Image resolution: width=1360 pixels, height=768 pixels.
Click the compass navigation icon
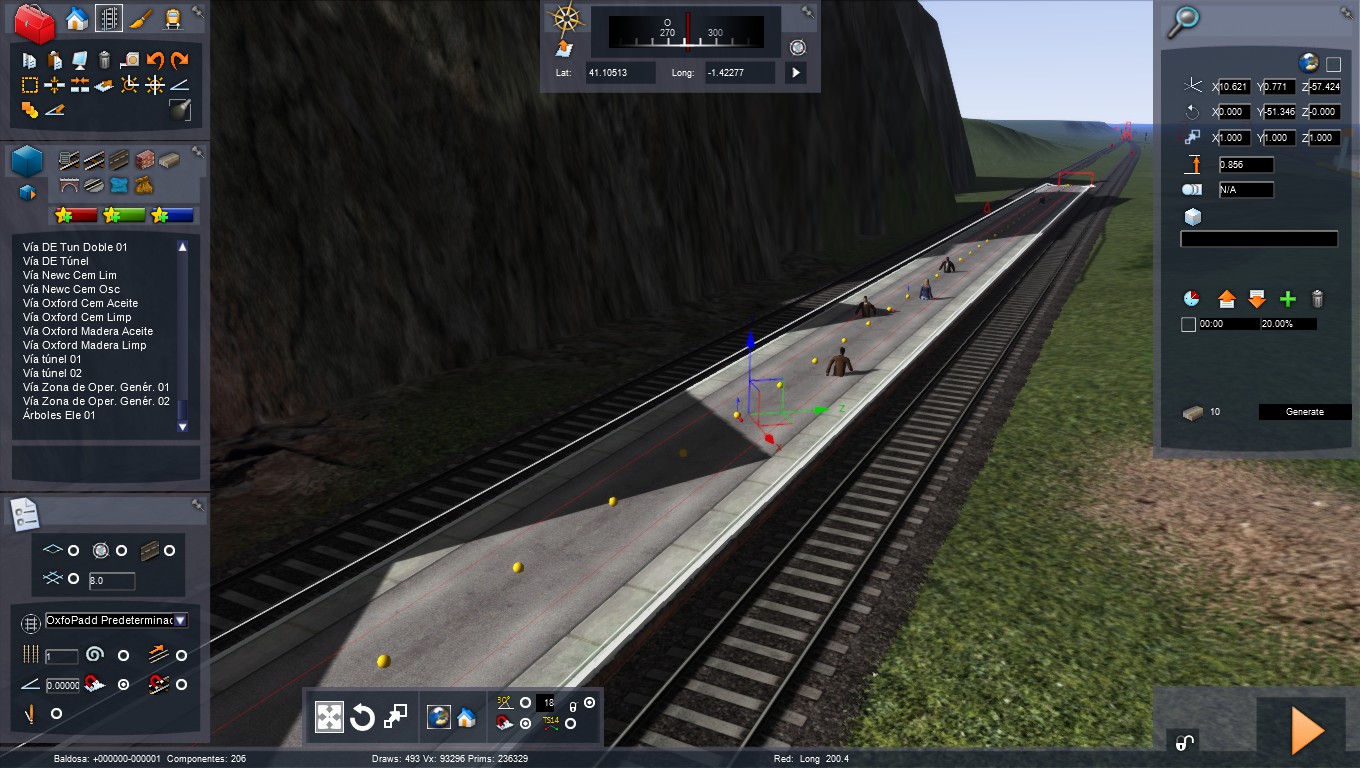(566, 18)
